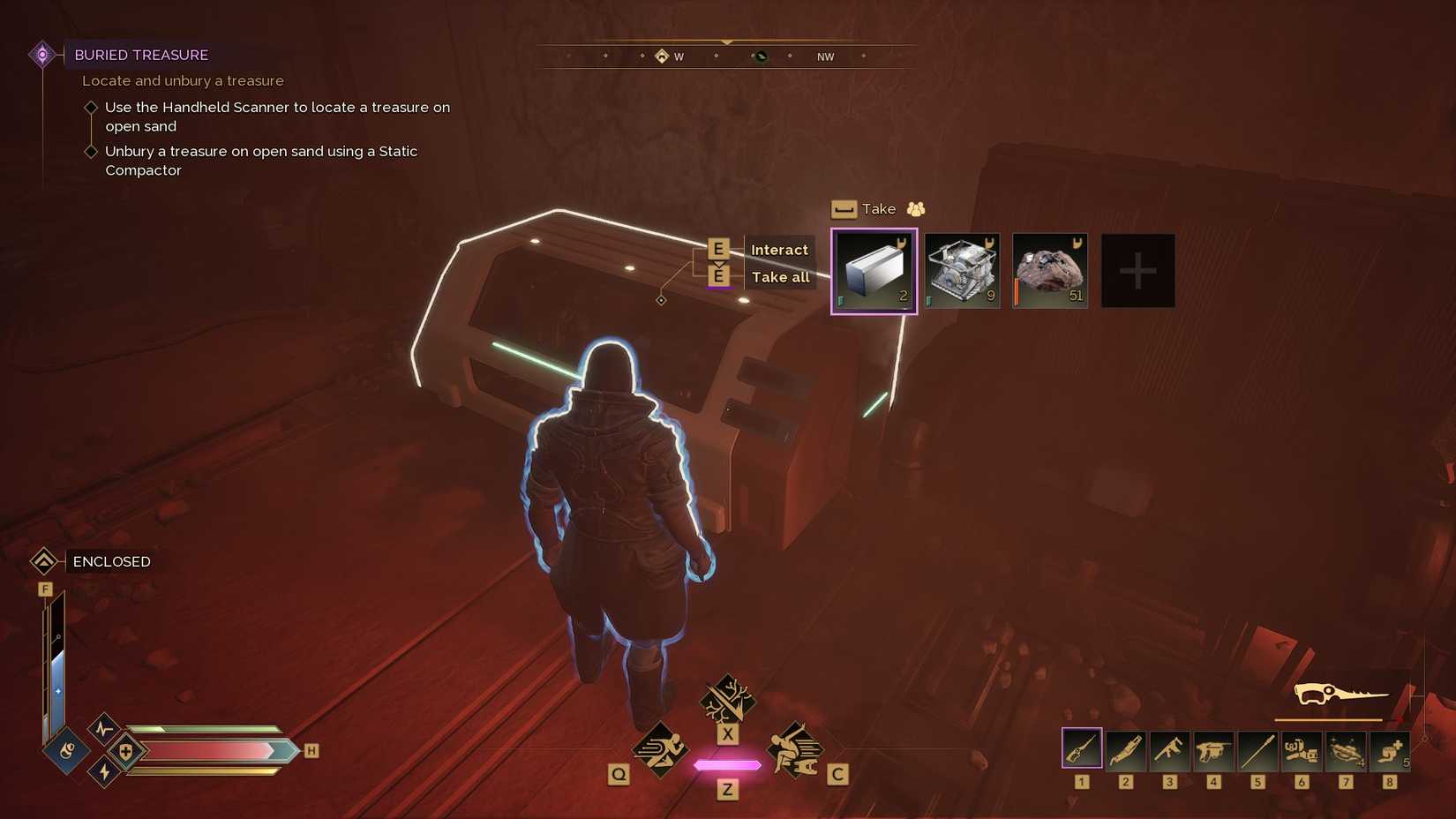Activate the dodge ability above the C key

[x=793, y=749]
